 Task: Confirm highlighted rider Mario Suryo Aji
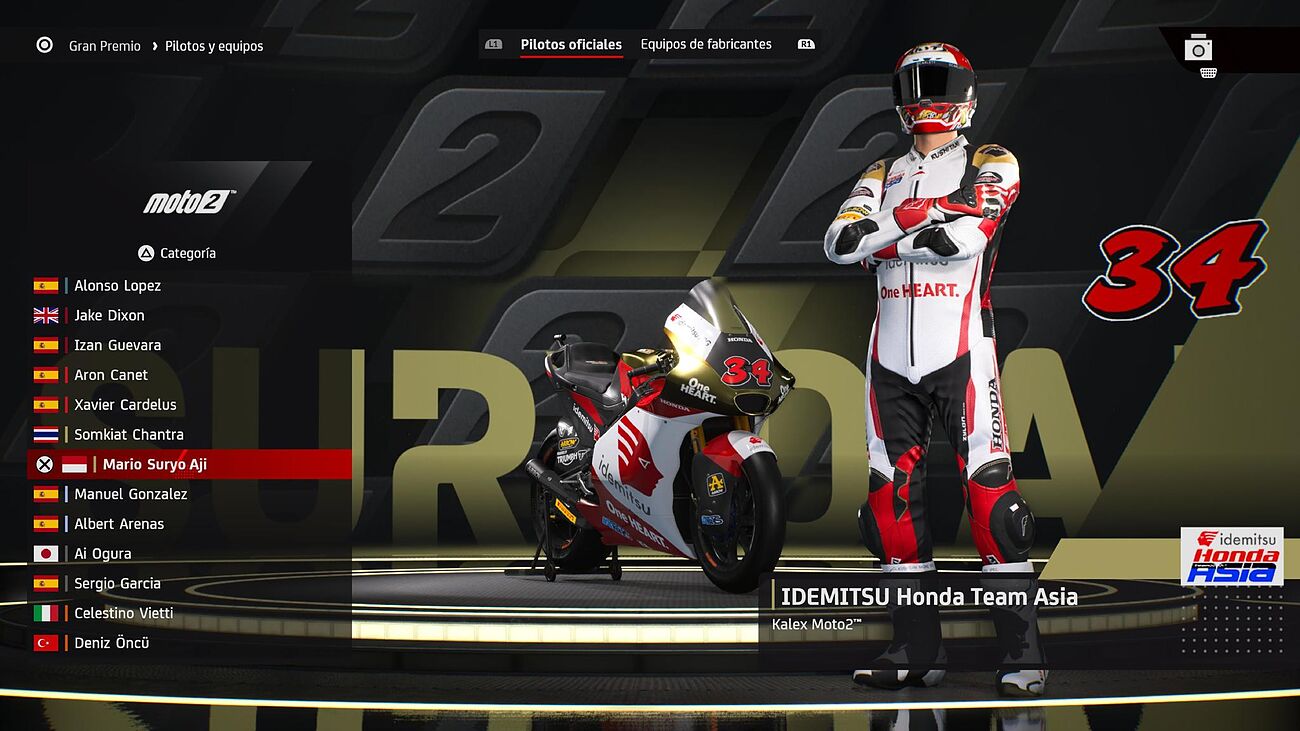(x=154, y=465)
